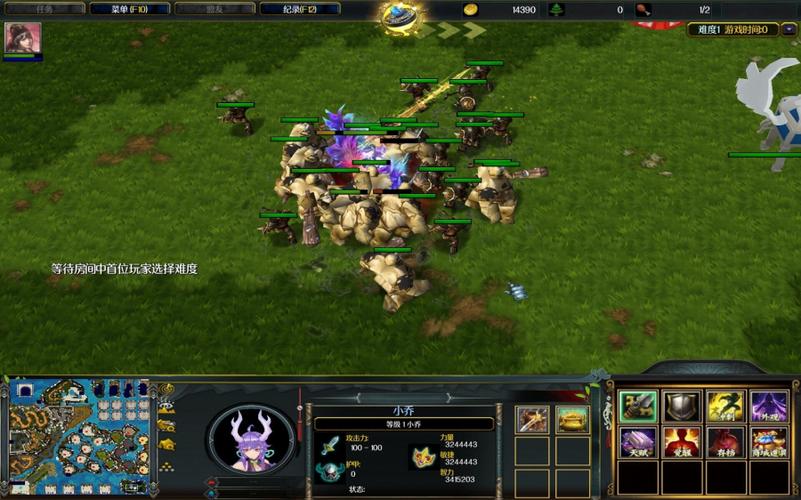Open the 外观 appearance ability

click(x=768, y=405)
